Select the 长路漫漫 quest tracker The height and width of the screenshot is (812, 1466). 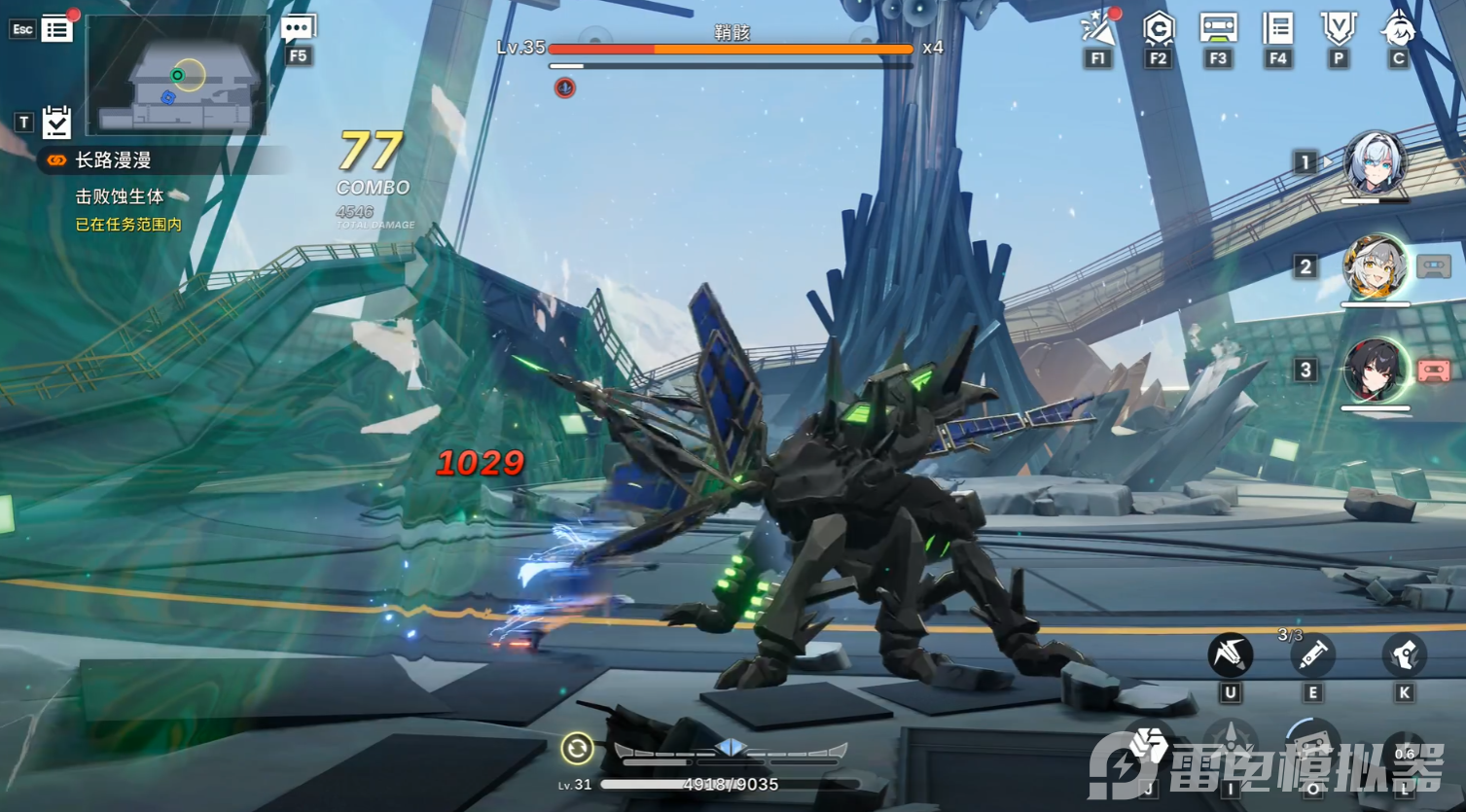113,160
